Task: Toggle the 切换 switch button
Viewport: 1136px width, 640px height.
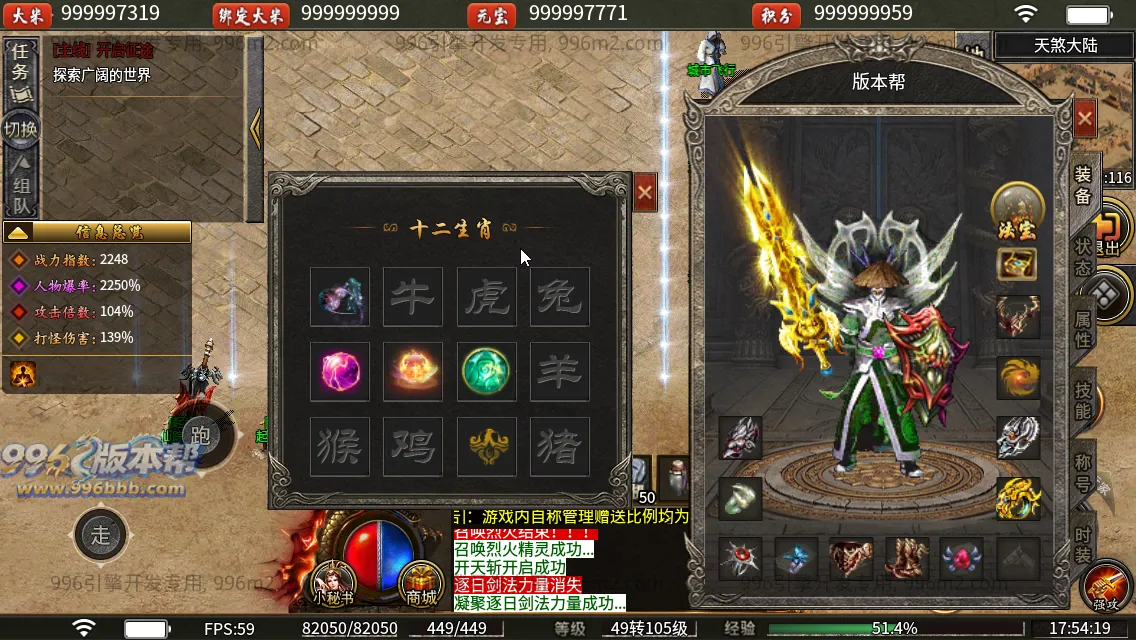Action: 20,129
